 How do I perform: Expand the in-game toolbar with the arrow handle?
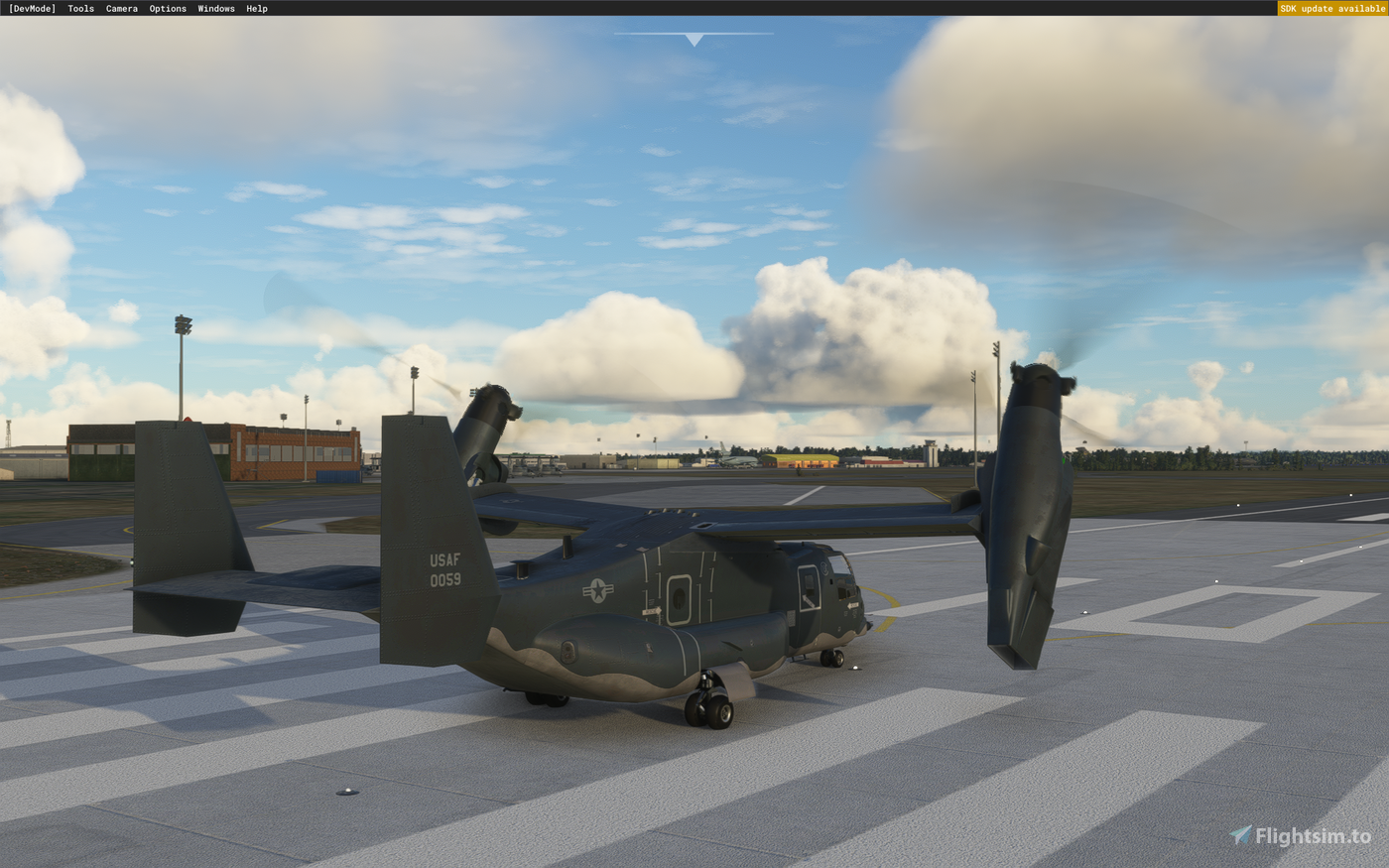pos(694,40)
